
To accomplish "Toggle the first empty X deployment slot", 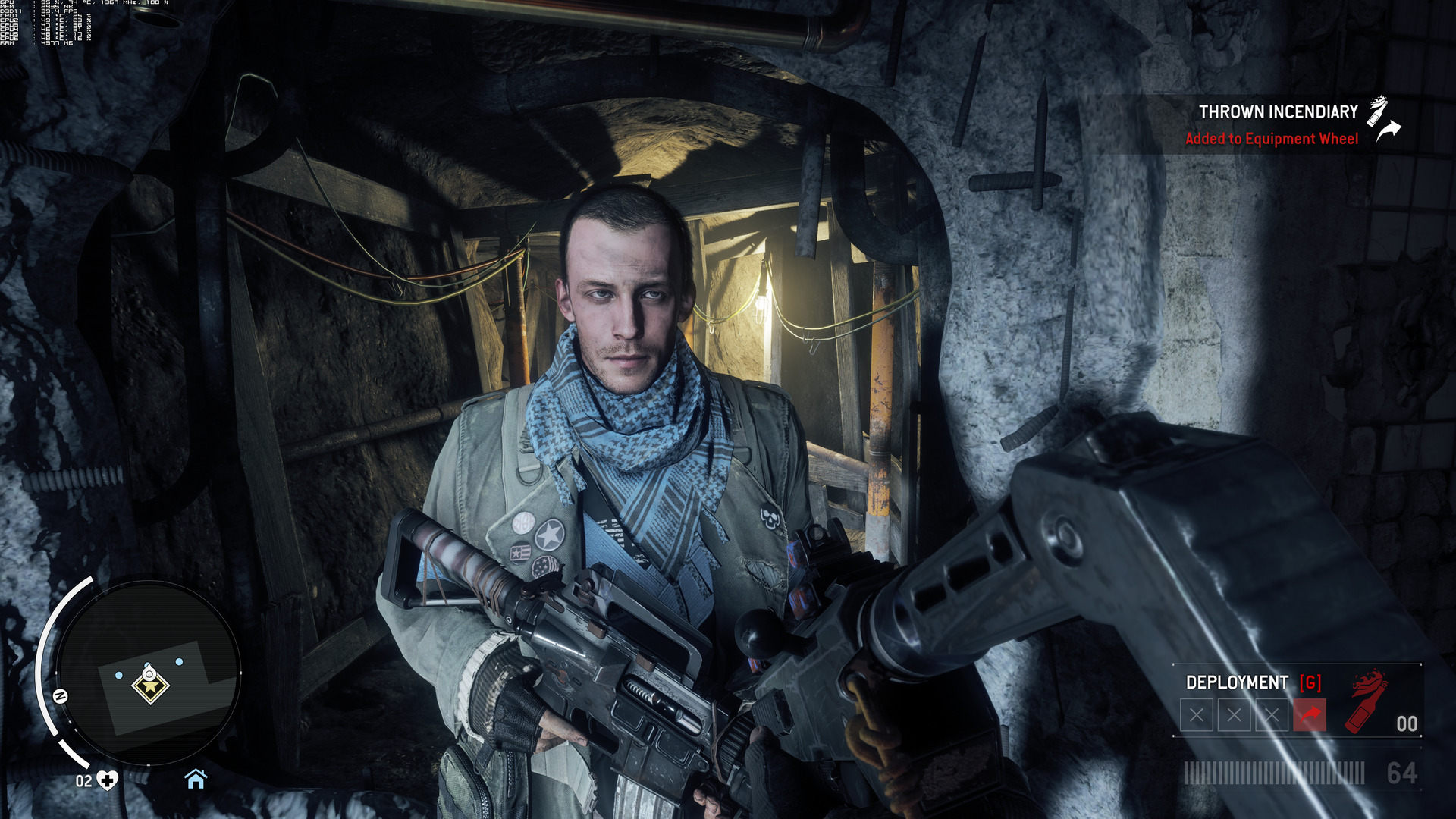I will tap(1197, 713).
